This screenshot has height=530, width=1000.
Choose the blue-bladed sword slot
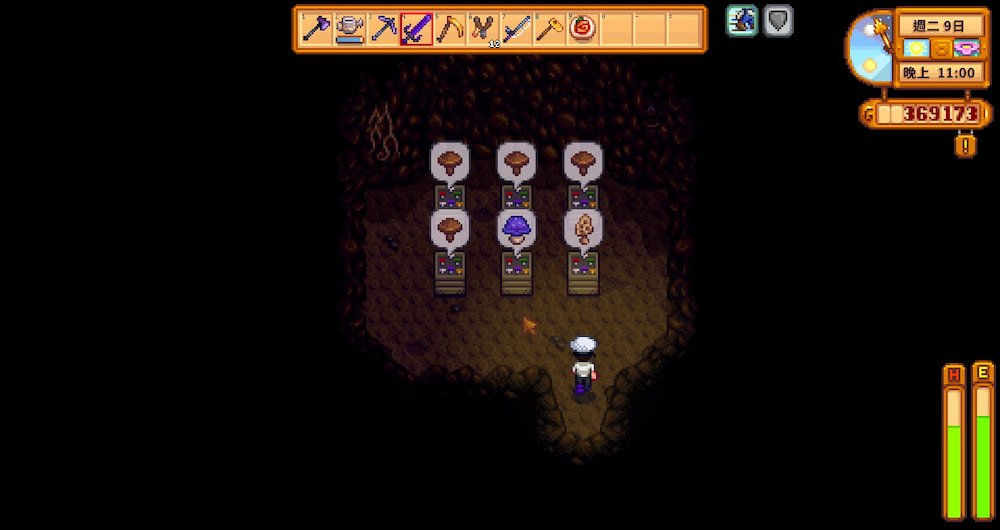516,29
